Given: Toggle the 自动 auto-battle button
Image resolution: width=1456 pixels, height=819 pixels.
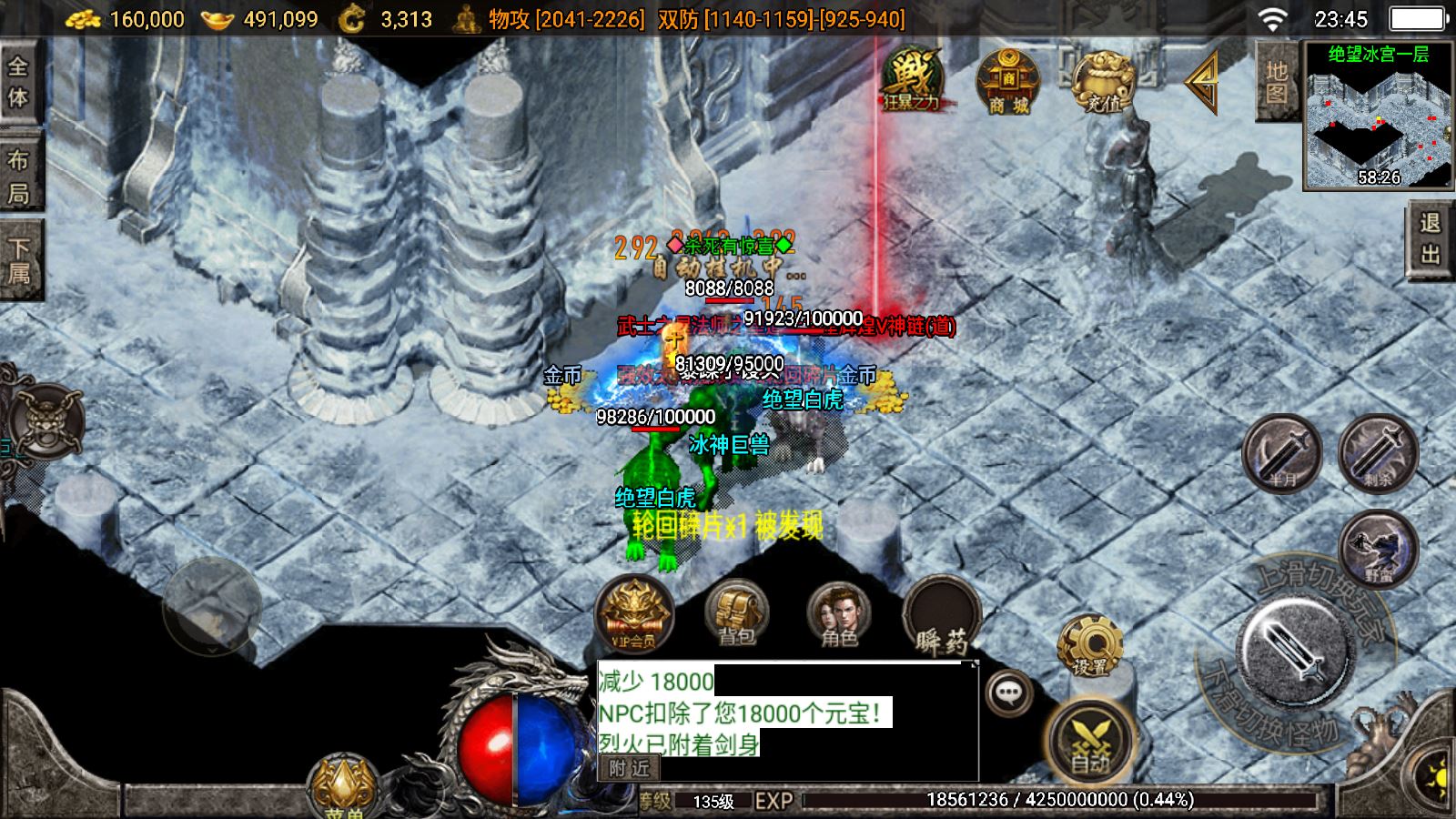Looking at the screenshot, I should [1090, 742].
